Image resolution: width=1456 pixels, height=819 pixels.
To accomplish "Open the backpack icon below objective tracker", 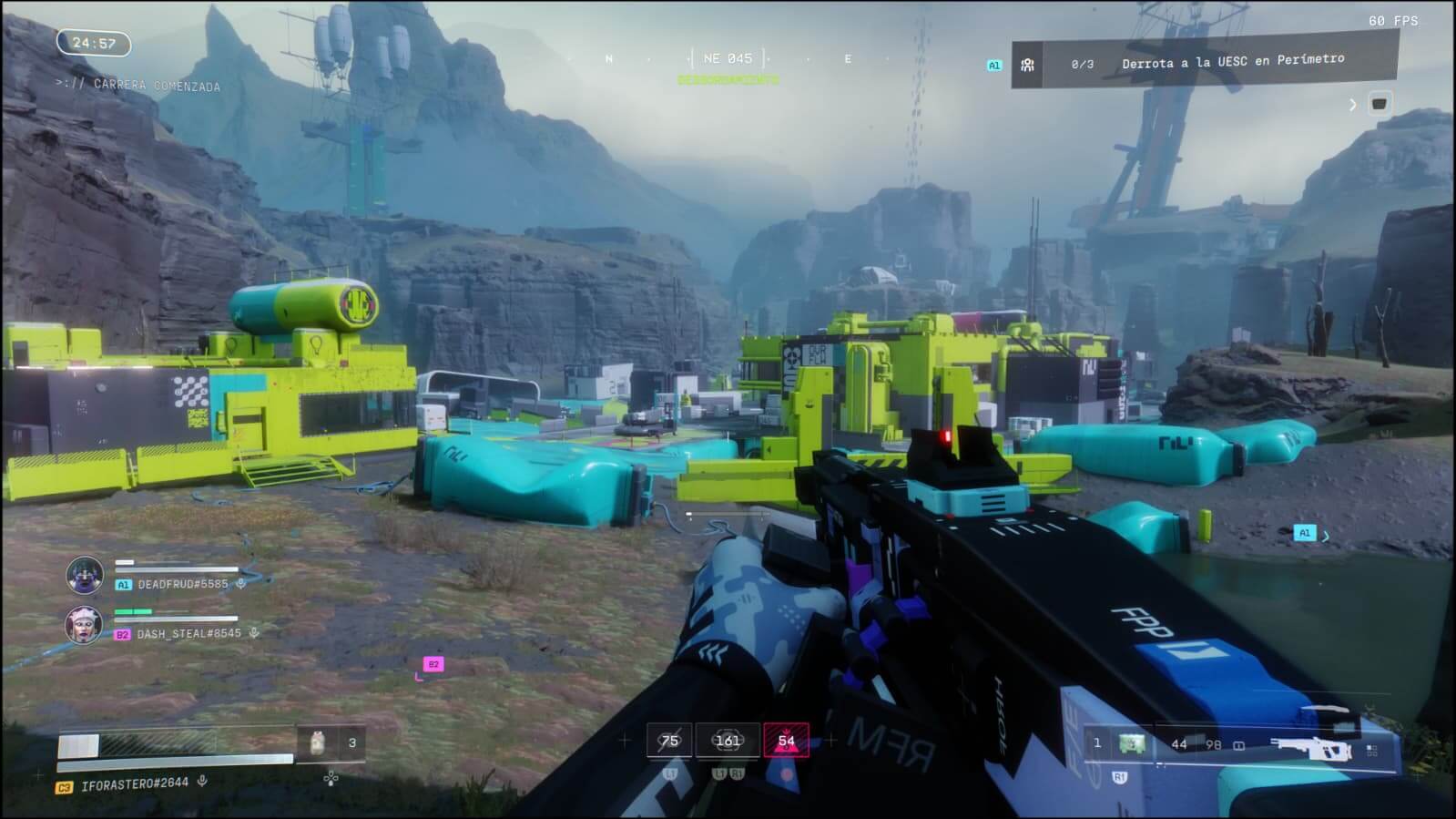I will (1379, 104).
